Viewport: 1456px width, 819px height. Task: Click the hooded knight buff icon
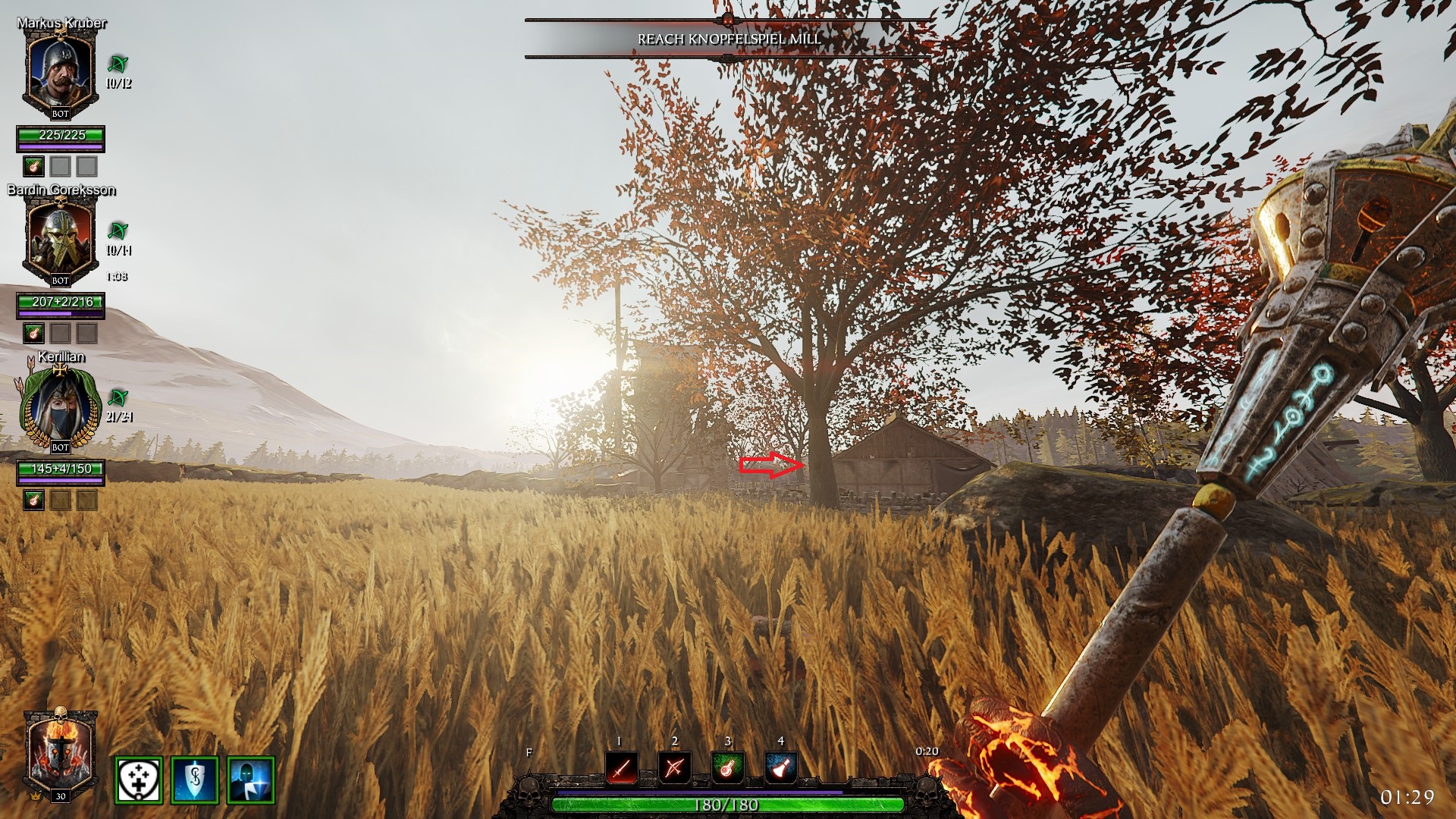point(251,780)
